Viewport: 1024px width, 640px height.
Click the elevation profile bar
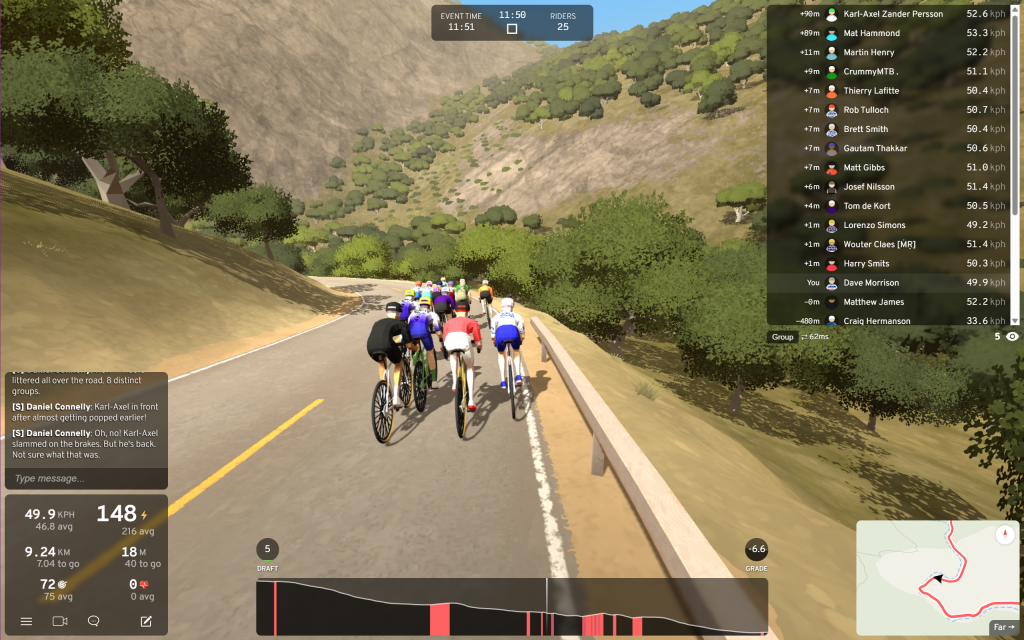(x=511, y=606)
